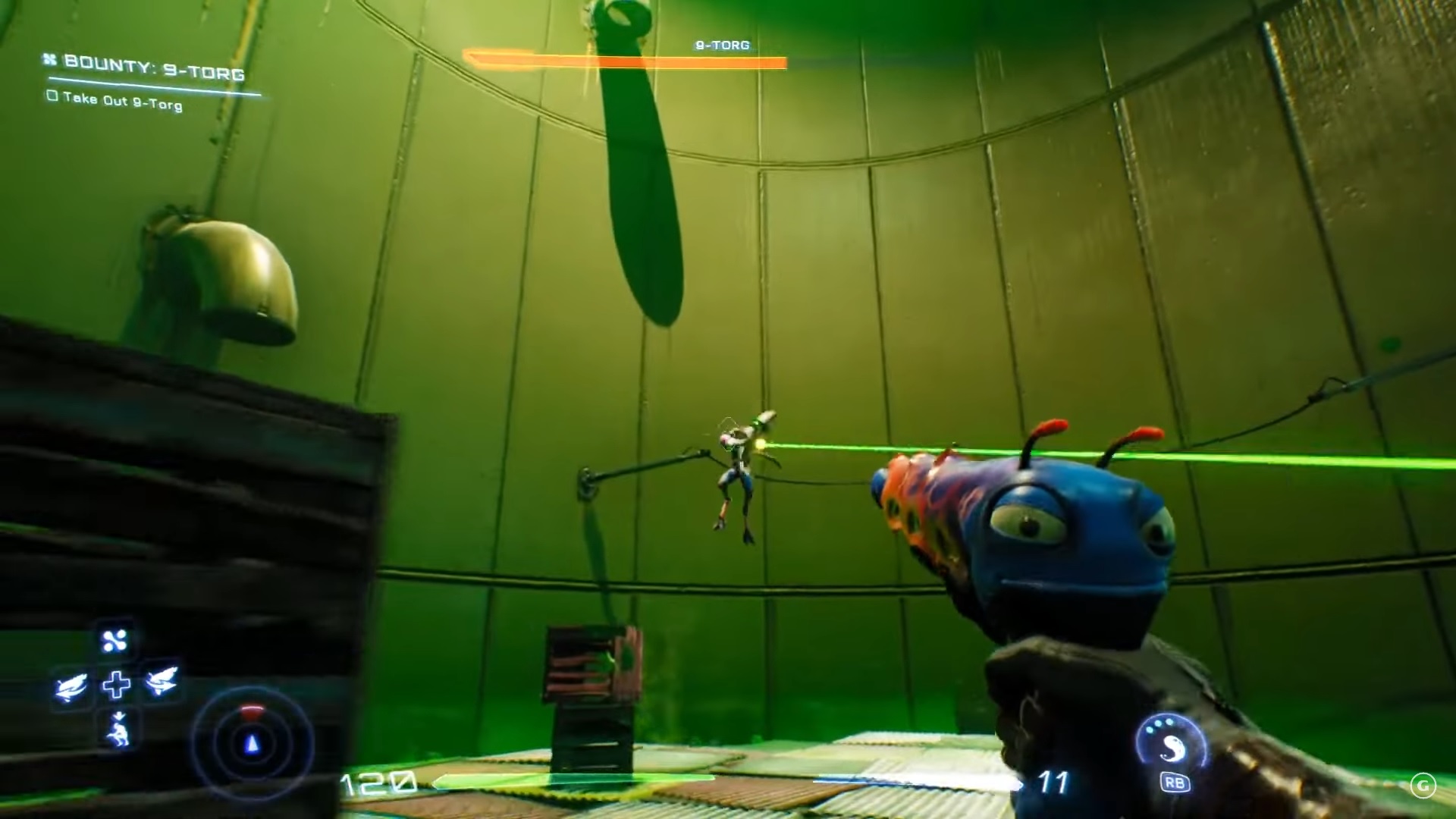Click the circled G watermark logo
Screen dimensions: 1456x819
tap(1423, 786)
